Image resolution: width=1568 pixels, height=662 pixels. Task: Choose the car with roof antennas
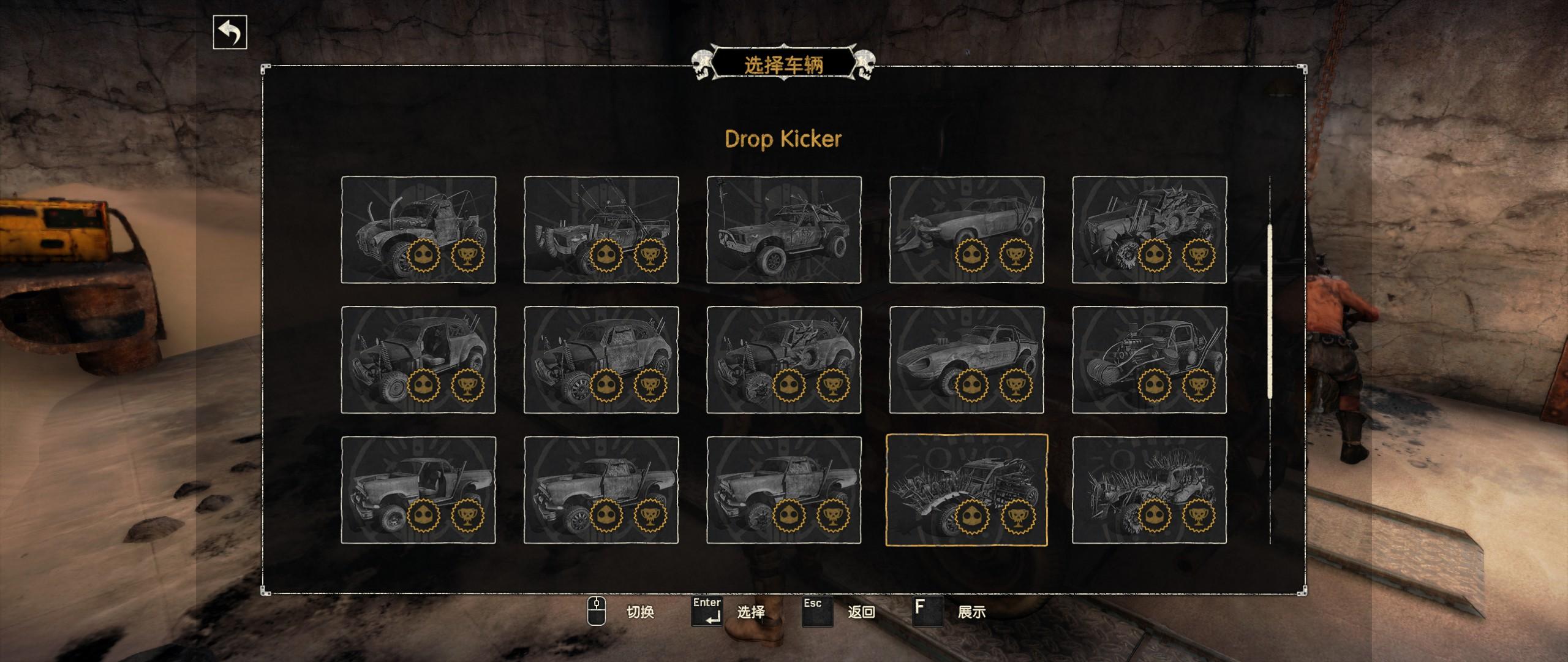[601, 230]
